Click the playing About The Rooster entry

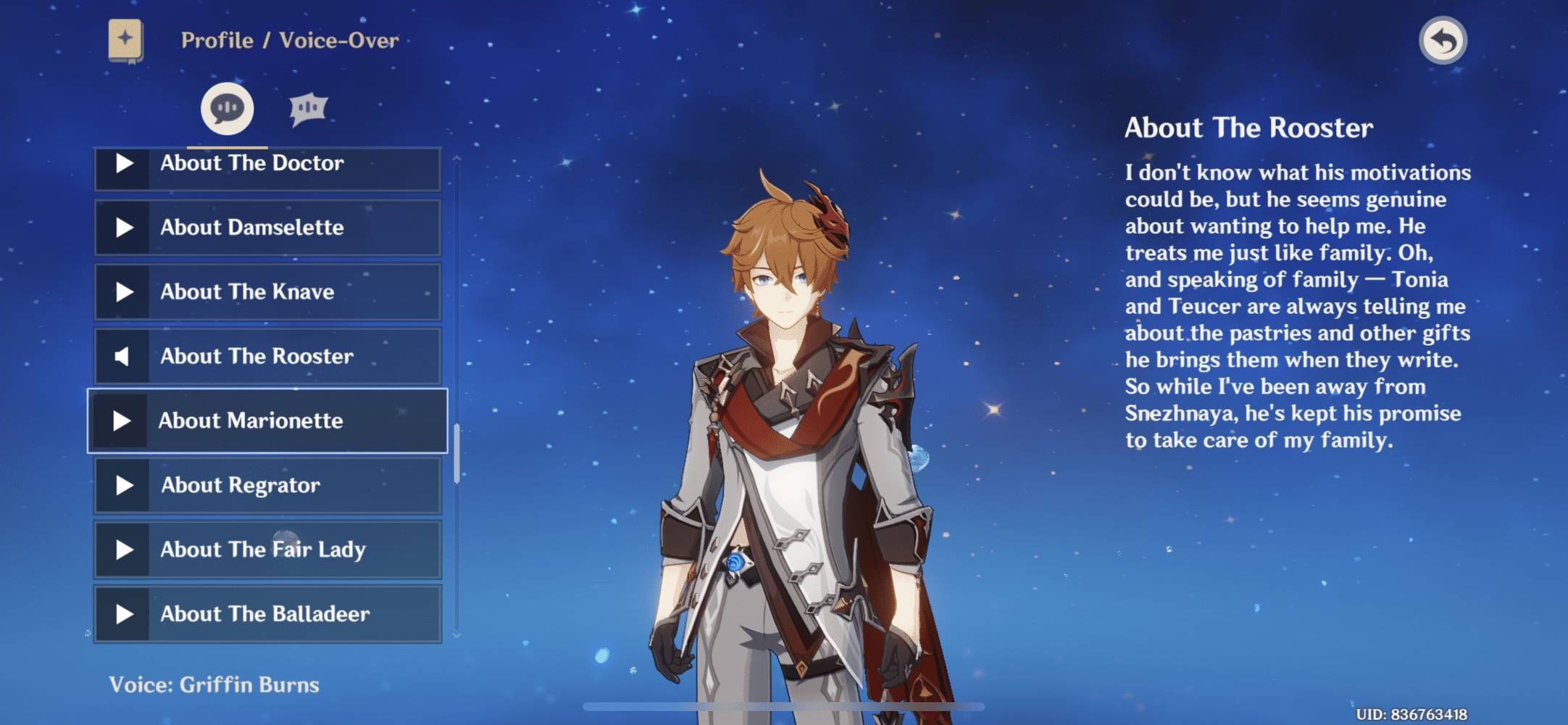point(267,357)
